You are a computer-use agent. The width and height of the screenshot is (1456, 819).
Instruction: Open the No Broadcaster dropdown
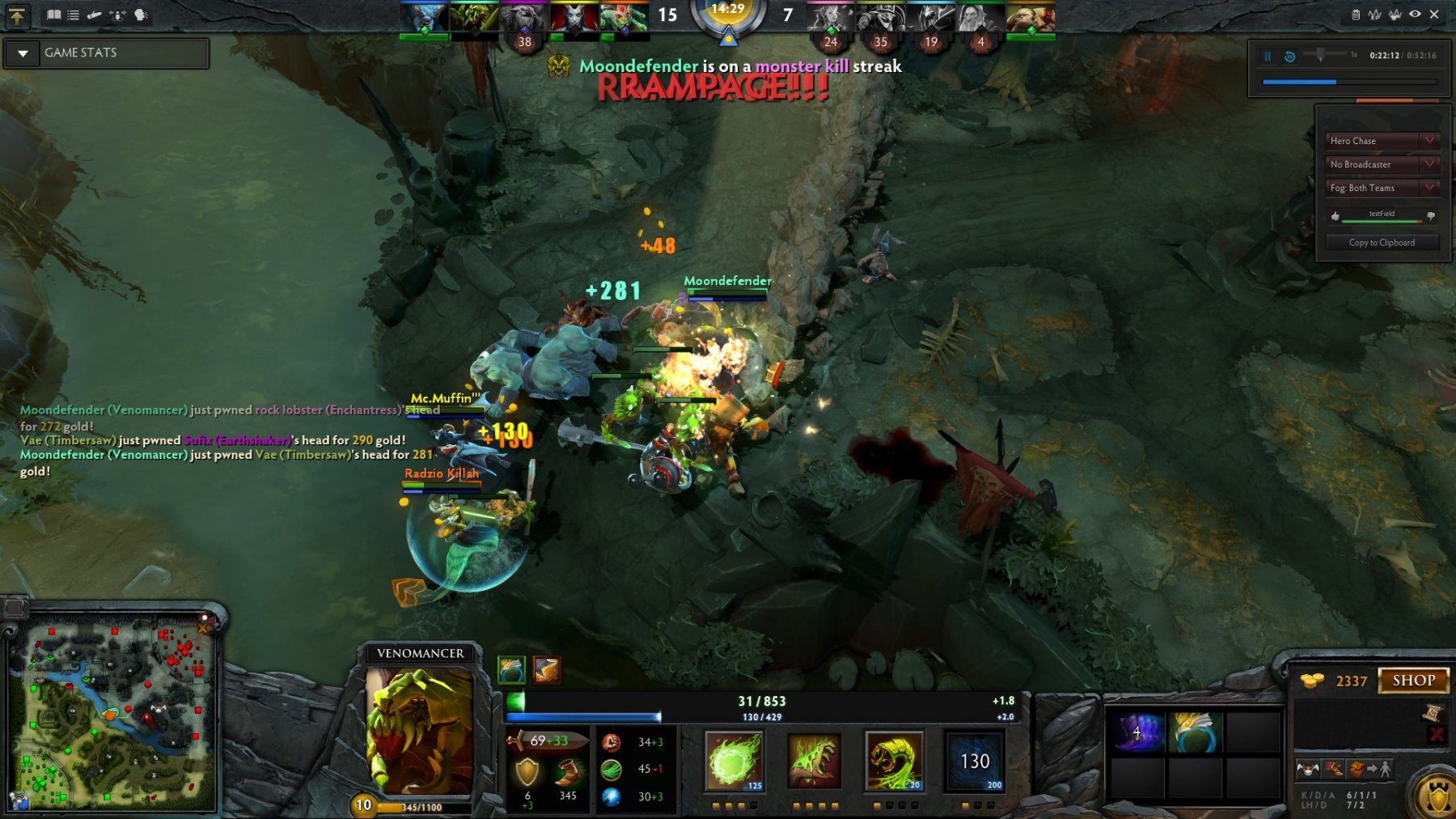(x=1382, y=164)
